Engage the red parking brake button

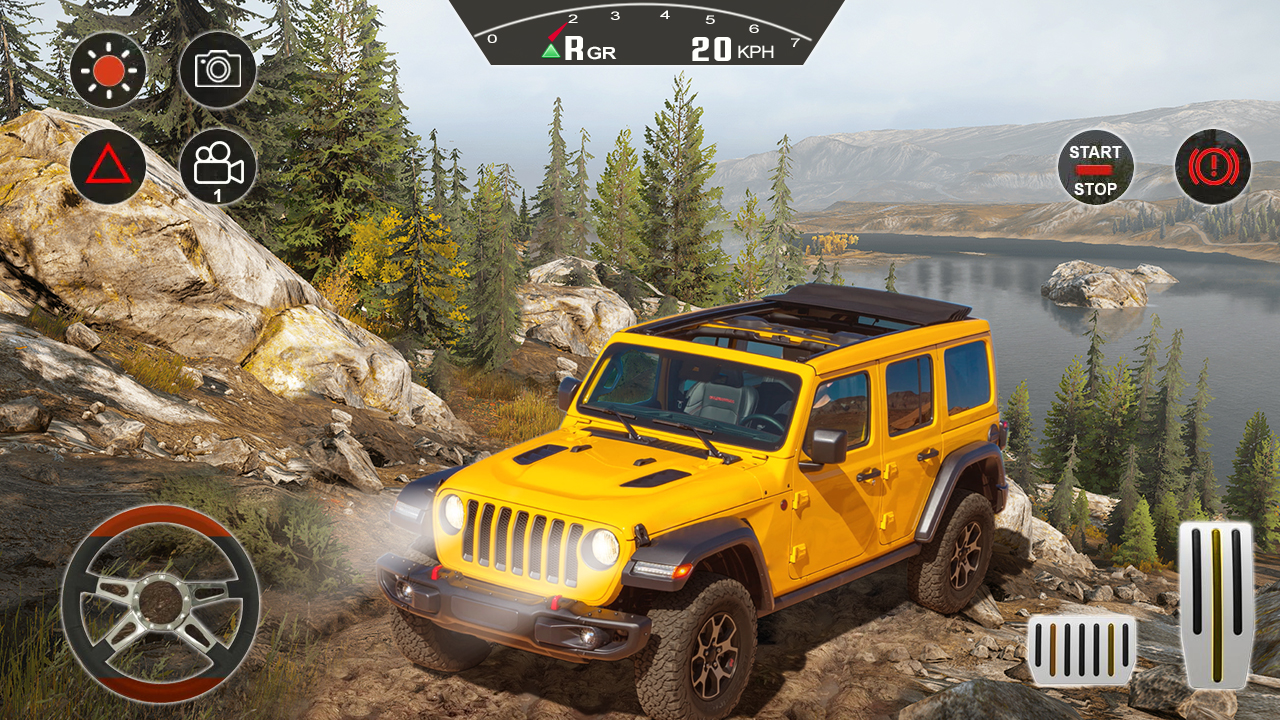1213,167
